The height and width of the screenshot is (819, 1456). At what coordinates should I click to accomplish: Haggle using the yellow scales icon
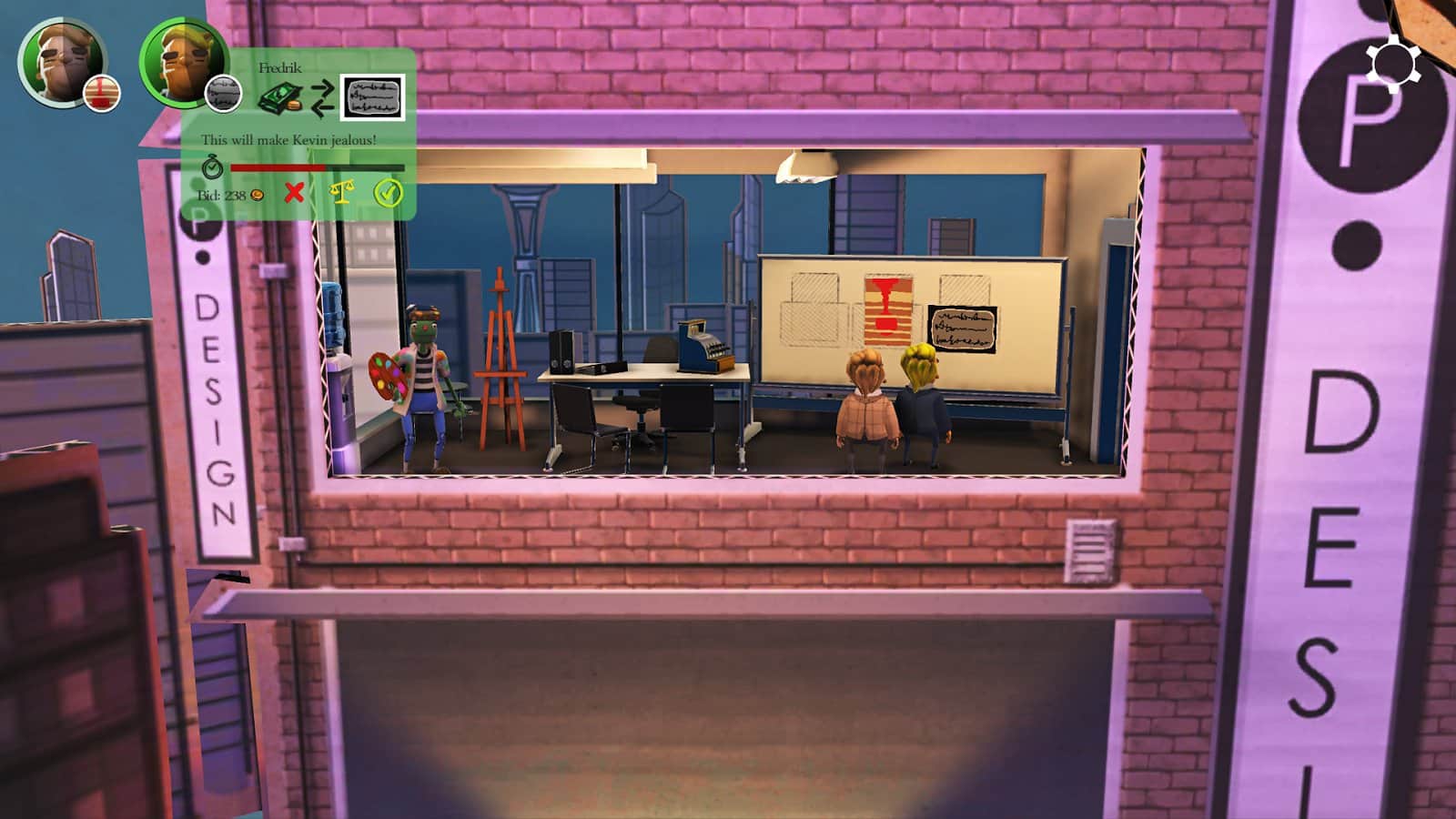[x=341, y=193]
